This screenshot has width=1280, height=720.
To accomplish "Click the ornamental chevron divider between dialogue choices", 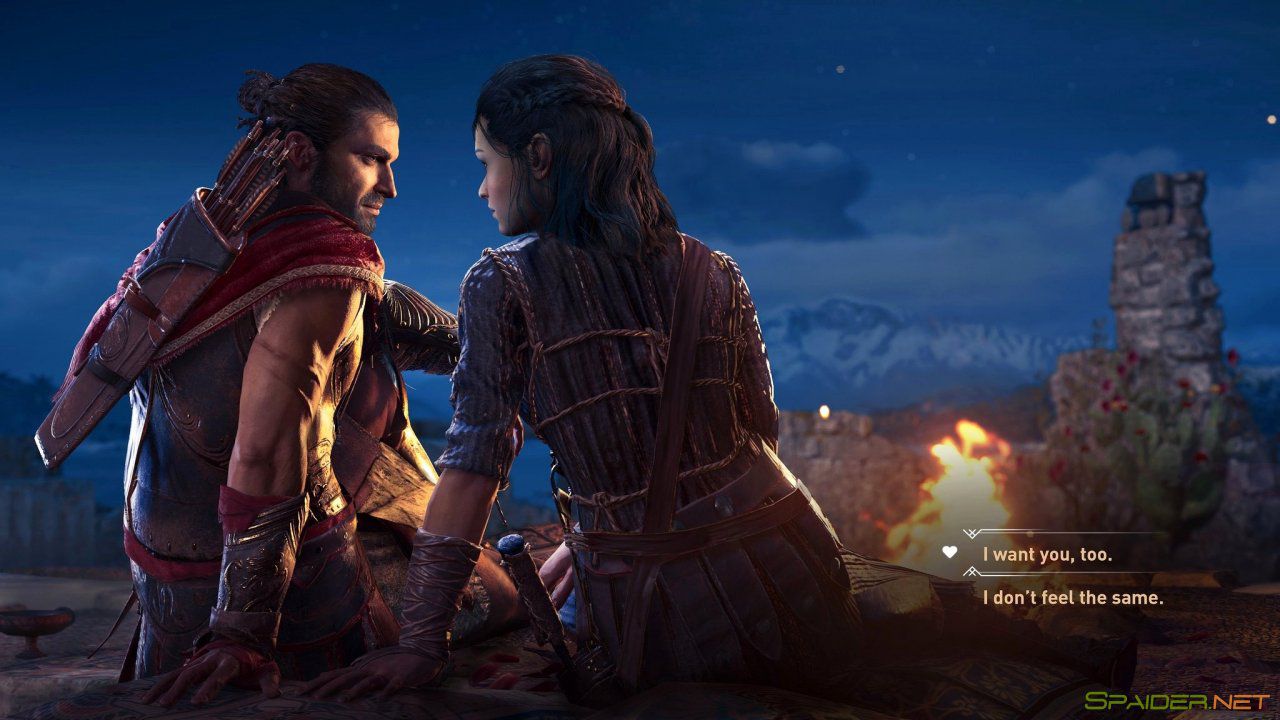I will coord(970,572).
